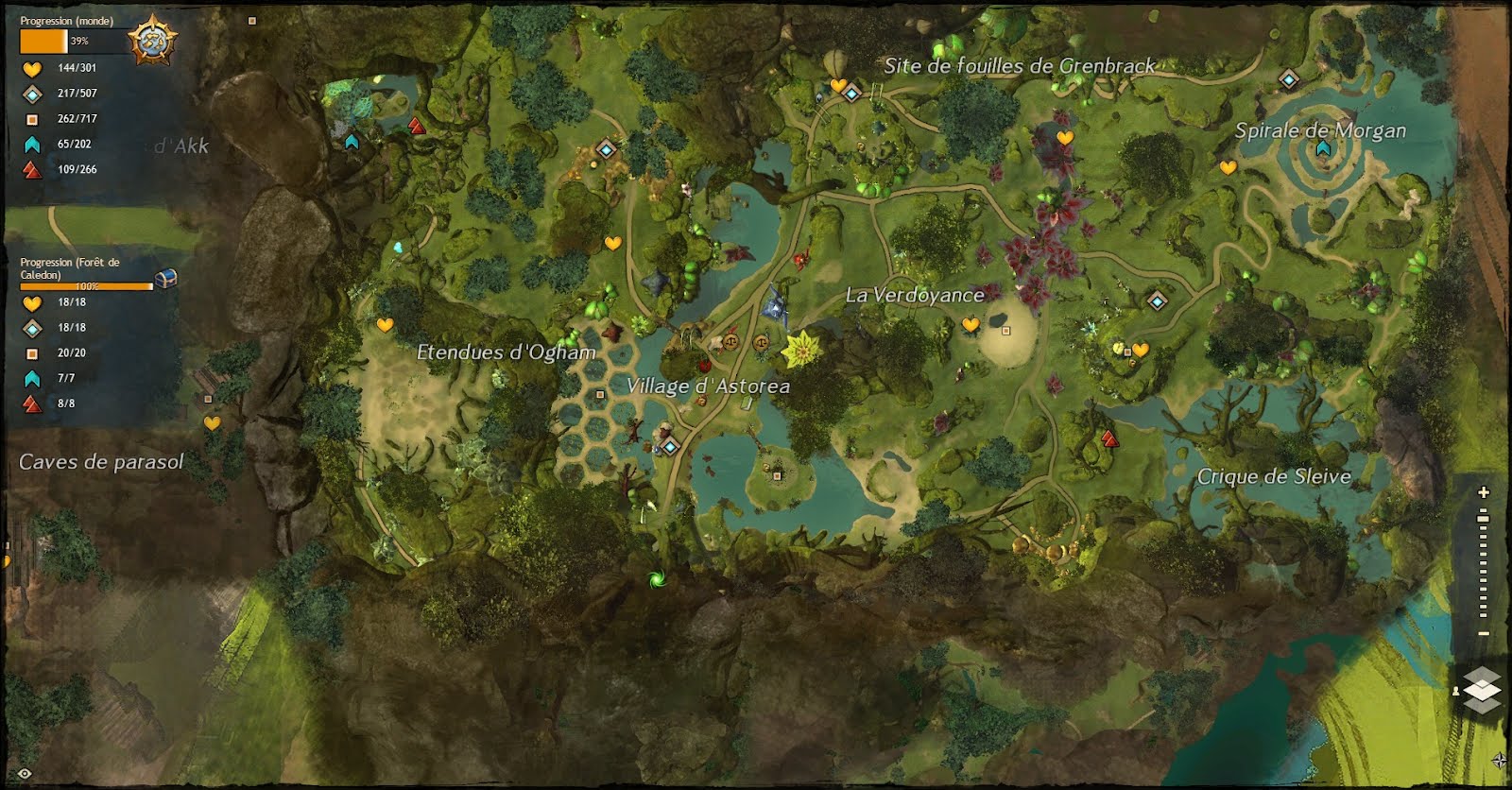Click the heart icon in world progression panel
This screenshot has width=1512, height=790.
pos(31,68)
